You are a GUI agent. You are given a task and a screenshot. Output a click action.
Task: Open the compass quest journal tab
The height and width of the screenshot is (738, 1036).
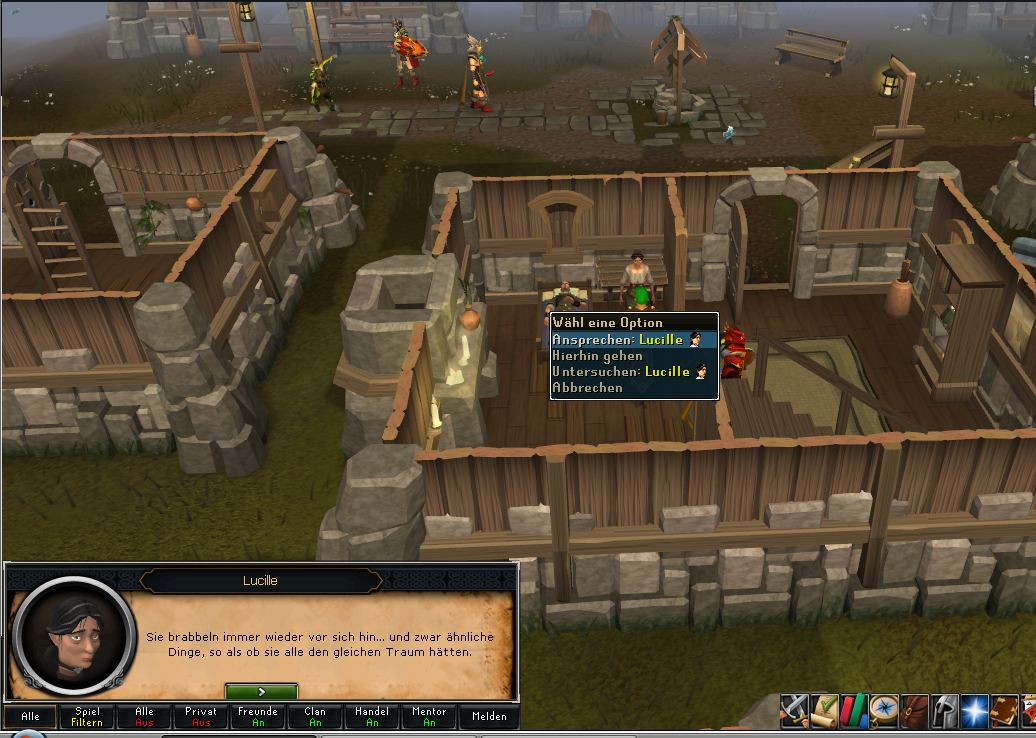[x=884, y=710]
